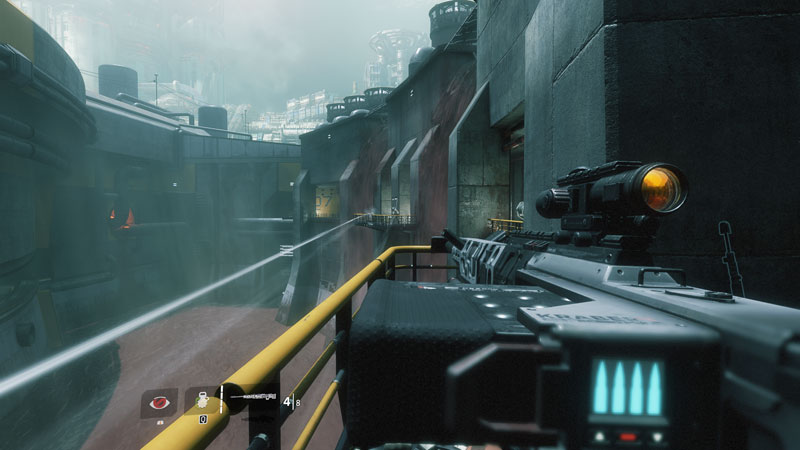Viewport: 800px width, 450px height.
Task: Select the grenade ordnance icon
Action: click(200, 400)
